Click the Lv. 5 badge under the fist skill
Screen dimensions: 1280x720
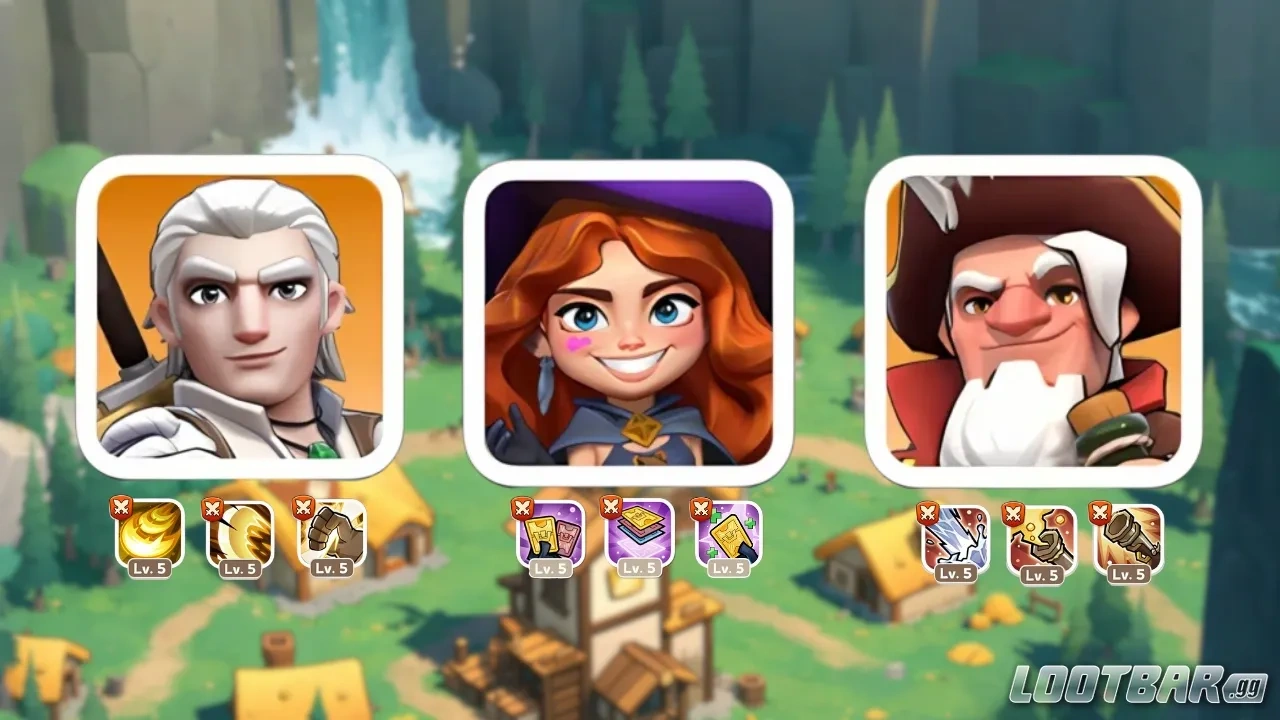(334, 569)
